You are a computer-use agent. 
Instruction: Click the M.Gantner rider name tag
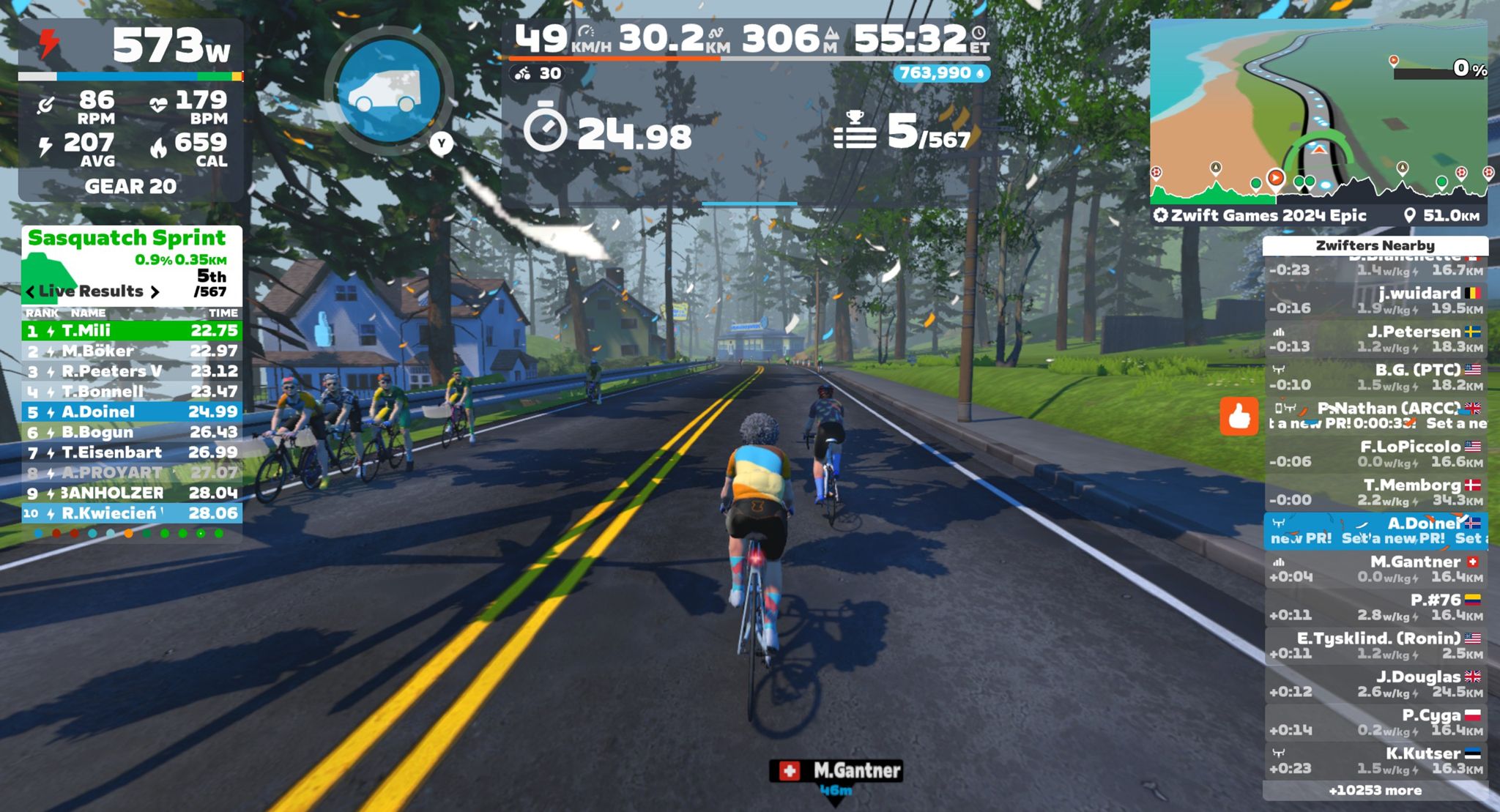[x=836, y=771]
